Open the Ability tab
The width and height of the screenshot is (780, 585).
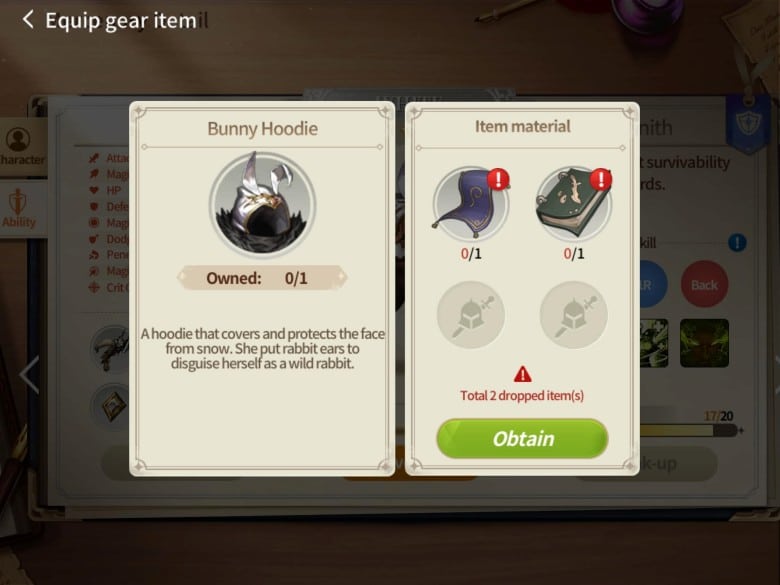(19, 208)
